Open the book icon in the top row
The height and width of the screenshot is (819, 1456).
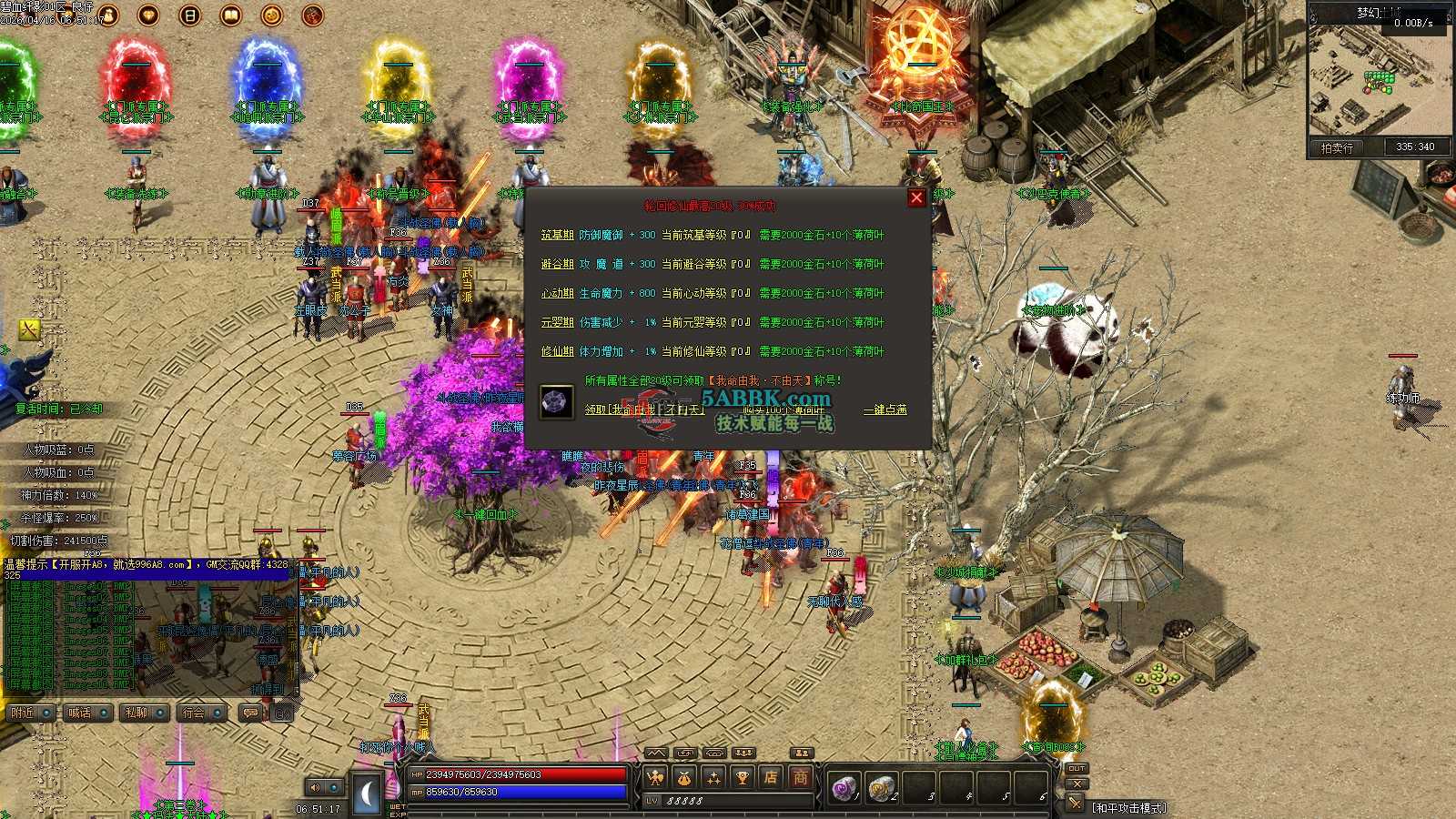point(231,15)
